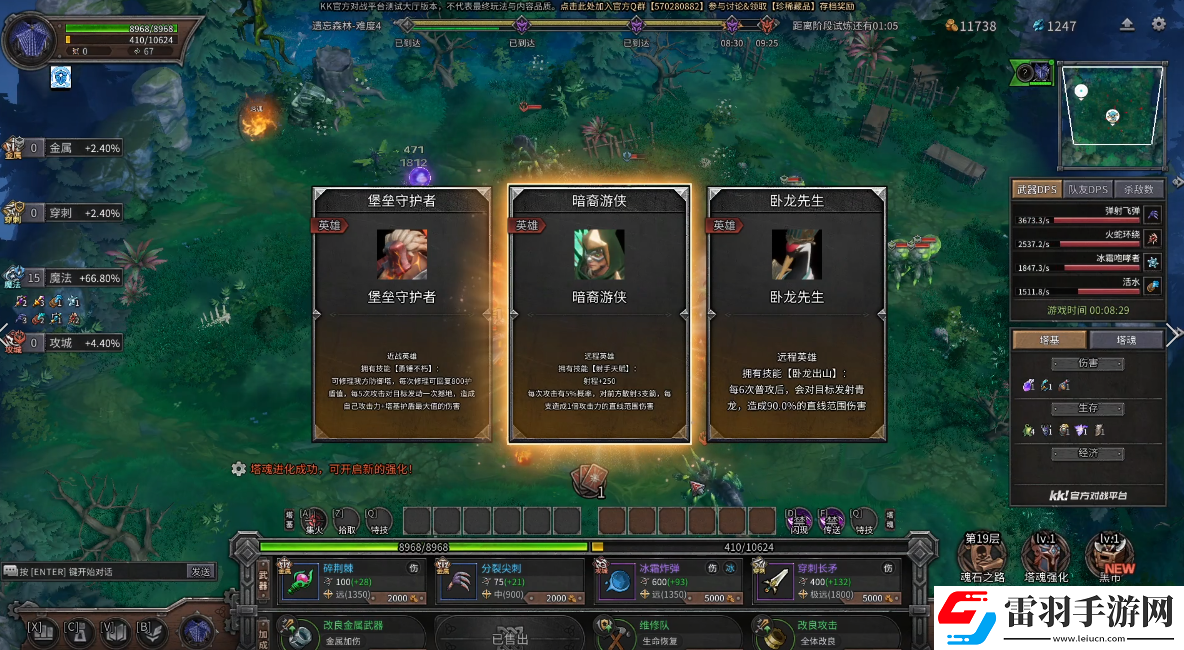Image resolution: width=1184 pixels, height=650 pixels.
Task: Open the settings gear icon
Action: (1159, 24)
